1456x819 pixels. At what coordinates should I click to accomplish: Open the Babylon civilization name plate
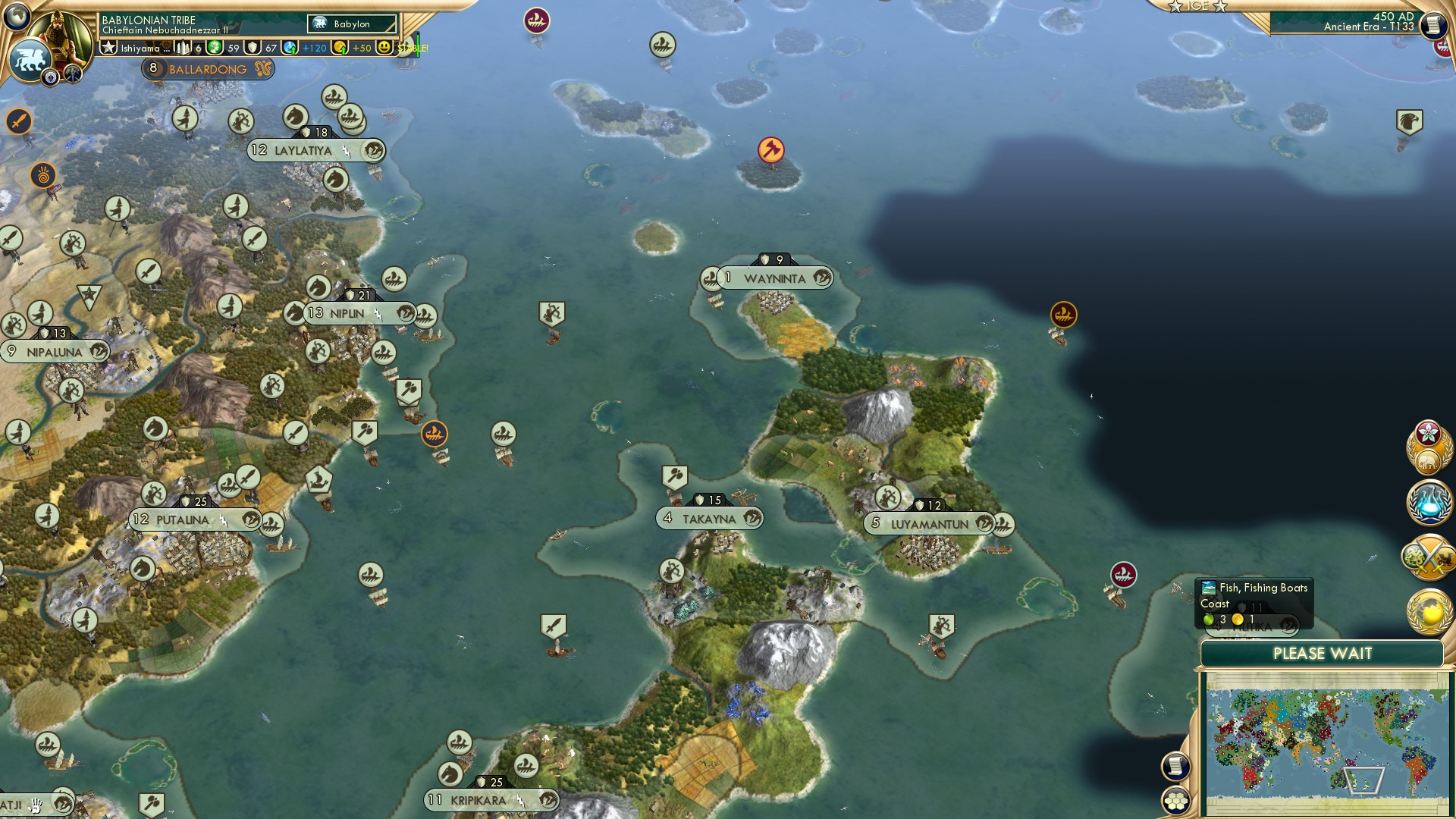pyautogui.click(x=350, y=24)
